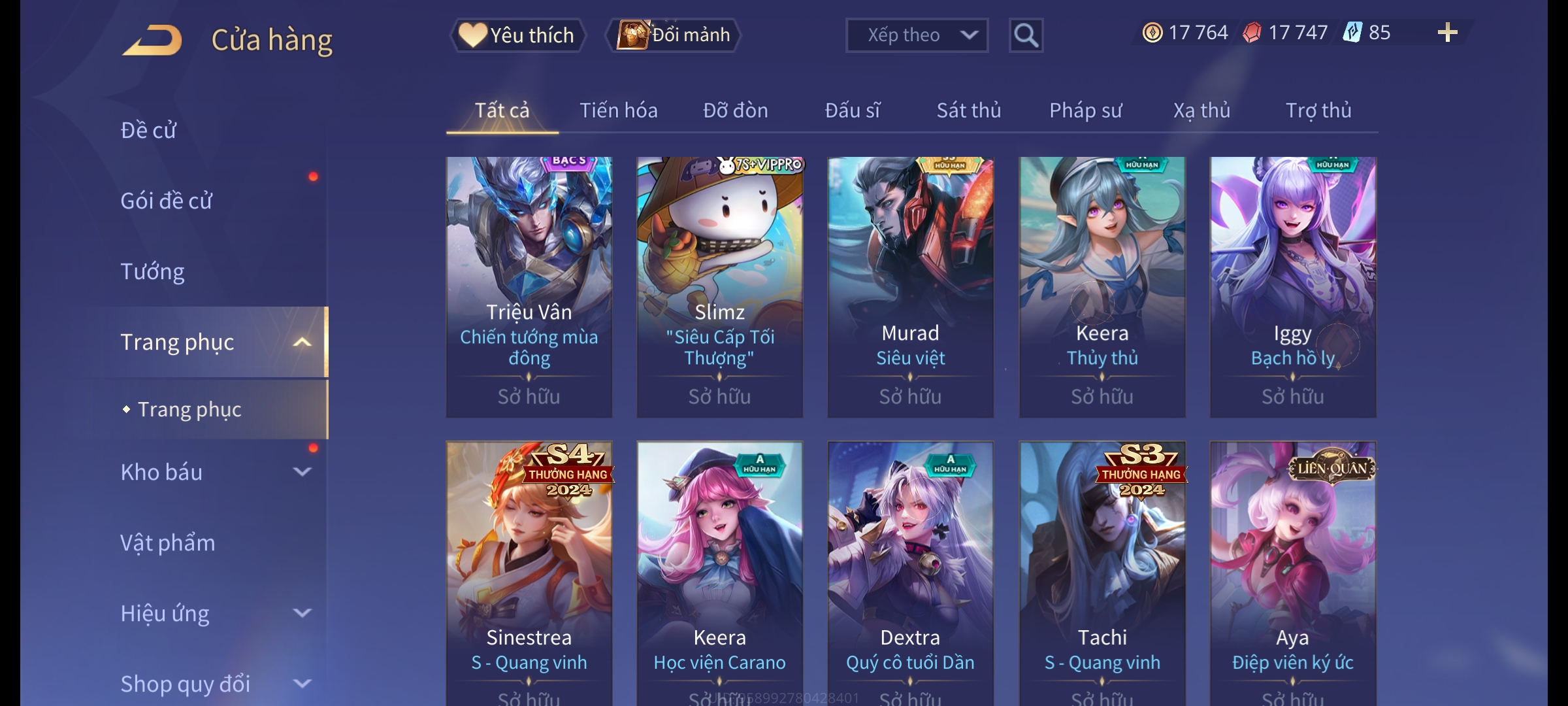The width and height of the screenshot is (1568, 706).
Task: Choose the Murad Siêu việt skin card
Action: [x=910, y=286]
